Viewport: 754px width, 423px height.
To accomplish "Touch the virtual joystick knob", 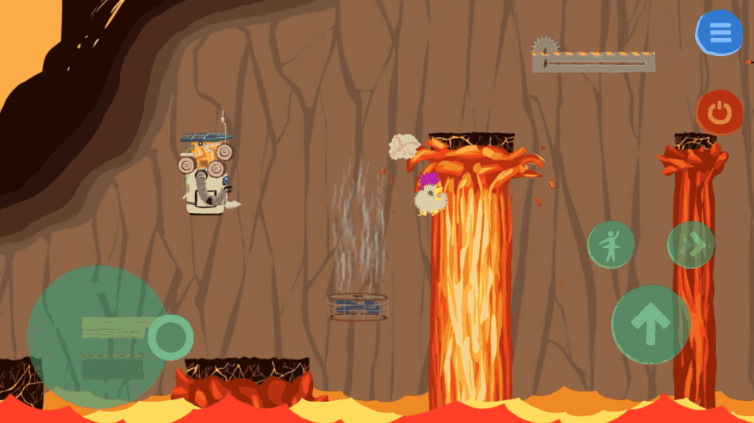I will point(171,337).
